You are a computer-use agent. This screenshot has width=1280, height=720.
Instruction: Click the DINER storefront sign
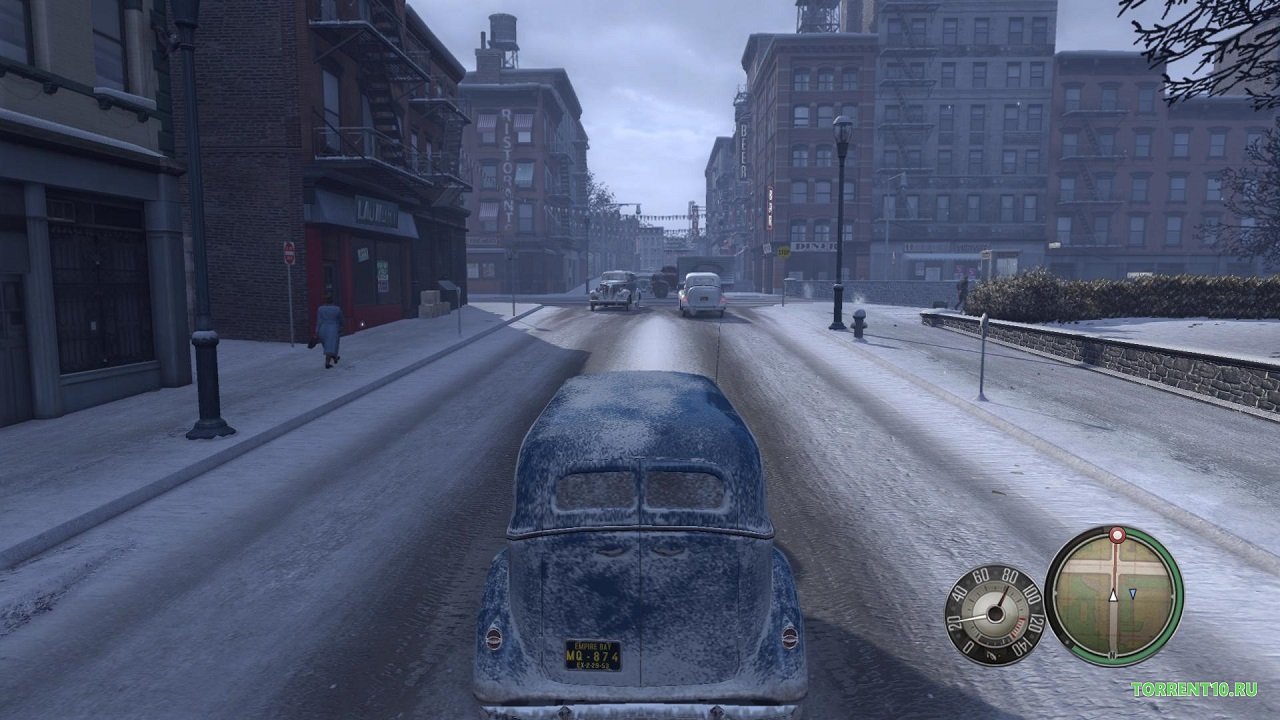click(x=816, y=245)
